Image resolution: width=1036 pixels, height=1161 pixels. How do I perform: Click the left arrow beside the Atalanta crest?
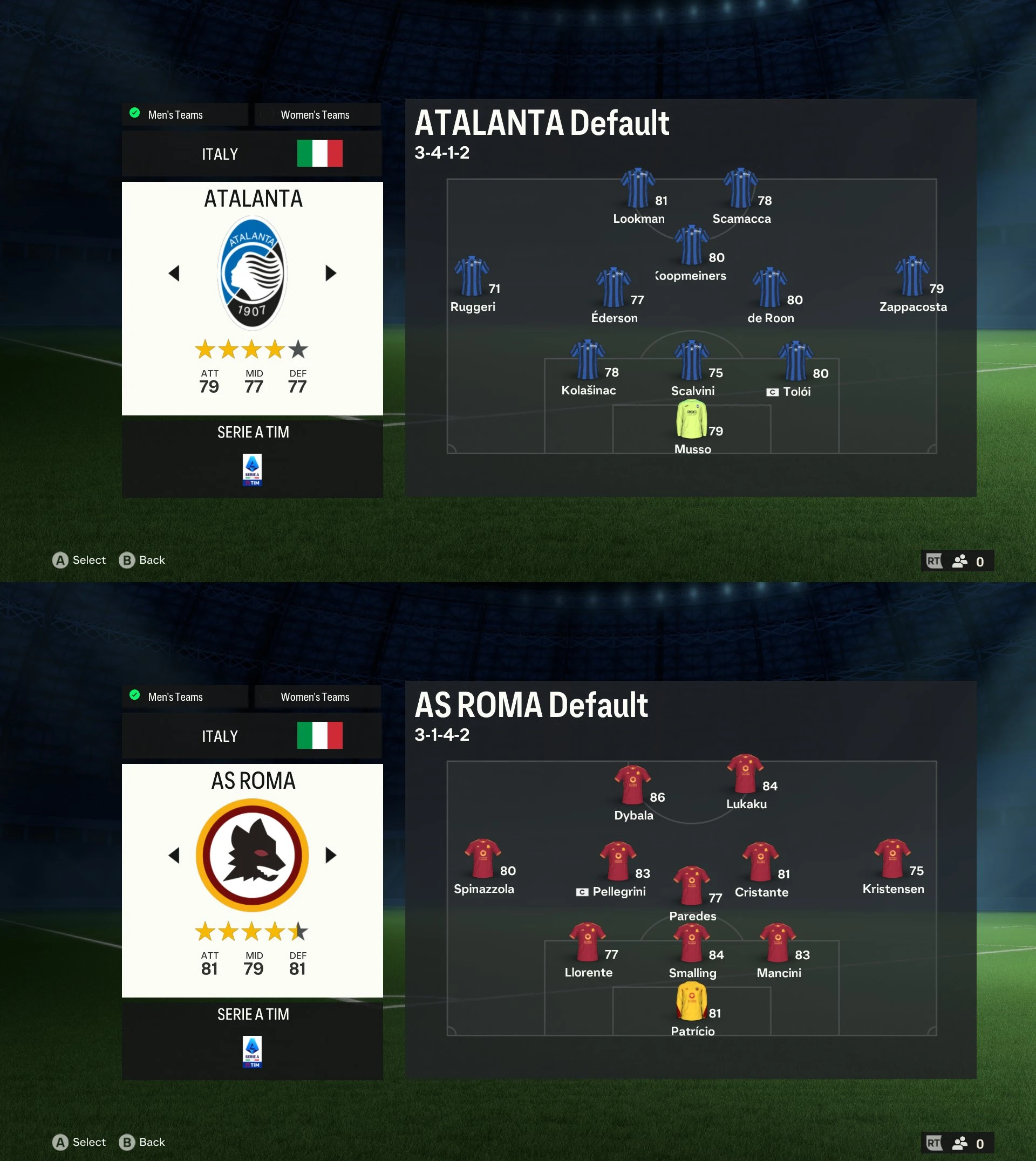coord(174,273)
